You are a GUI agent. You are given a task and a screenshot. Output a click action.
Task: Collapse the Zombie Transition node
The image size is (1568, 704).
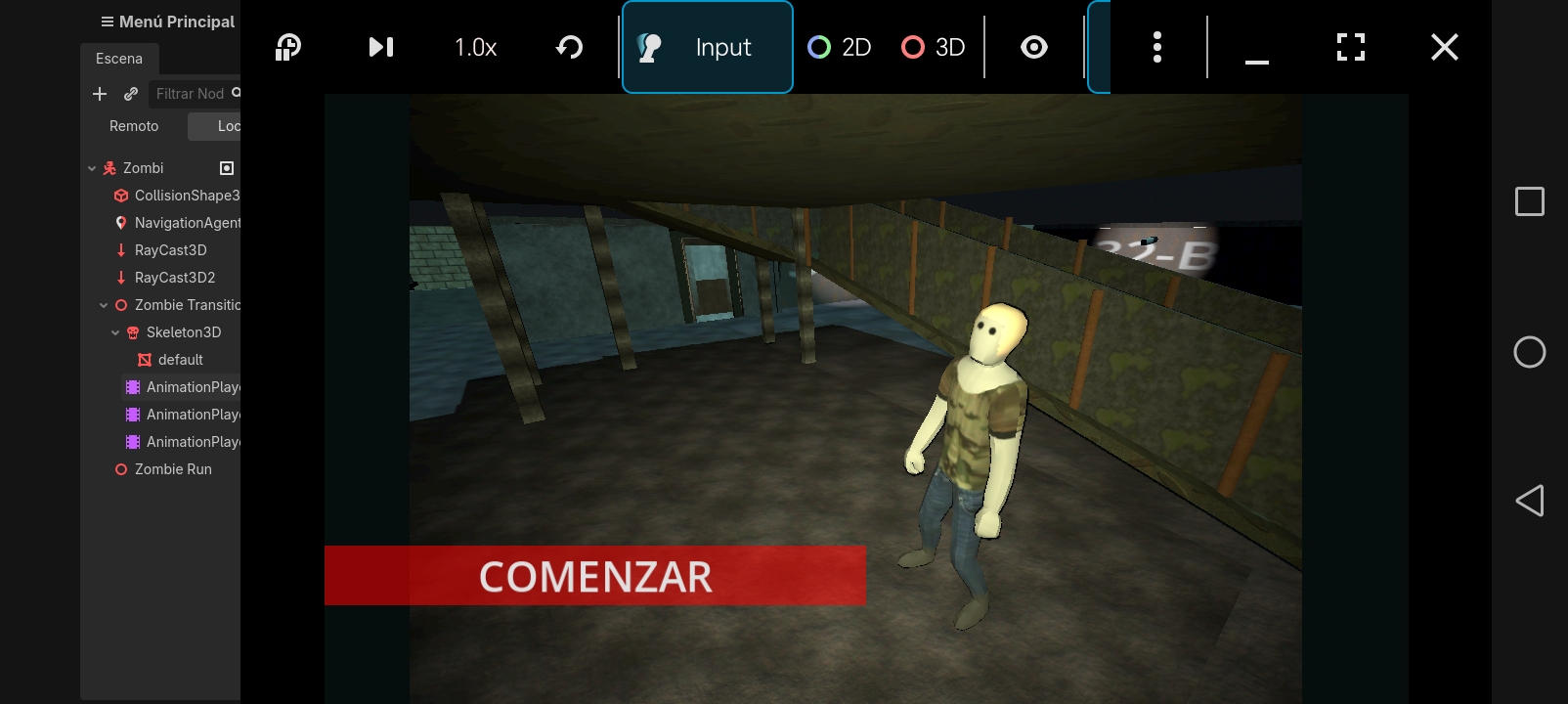pyautogui.click(x=105, y=305)
